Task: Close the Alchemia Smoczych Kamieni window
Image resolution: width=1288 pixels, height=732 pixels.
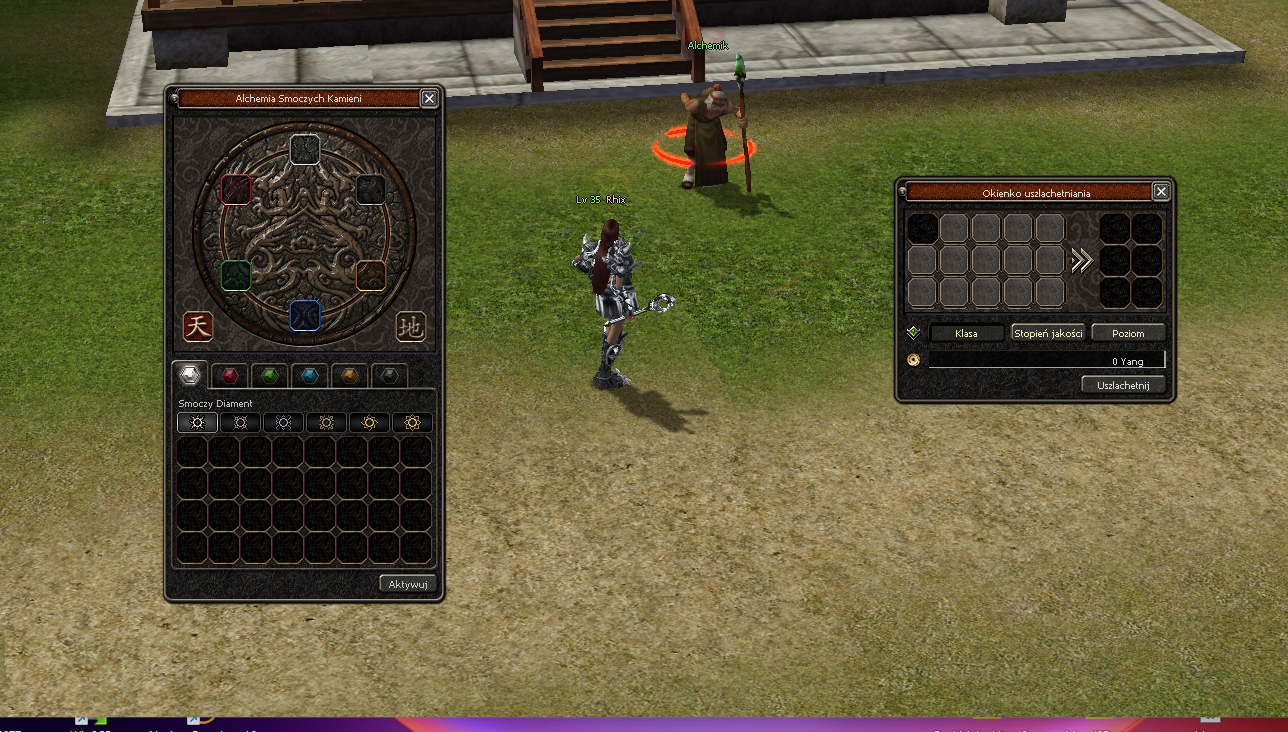Action: coord(429,98)
